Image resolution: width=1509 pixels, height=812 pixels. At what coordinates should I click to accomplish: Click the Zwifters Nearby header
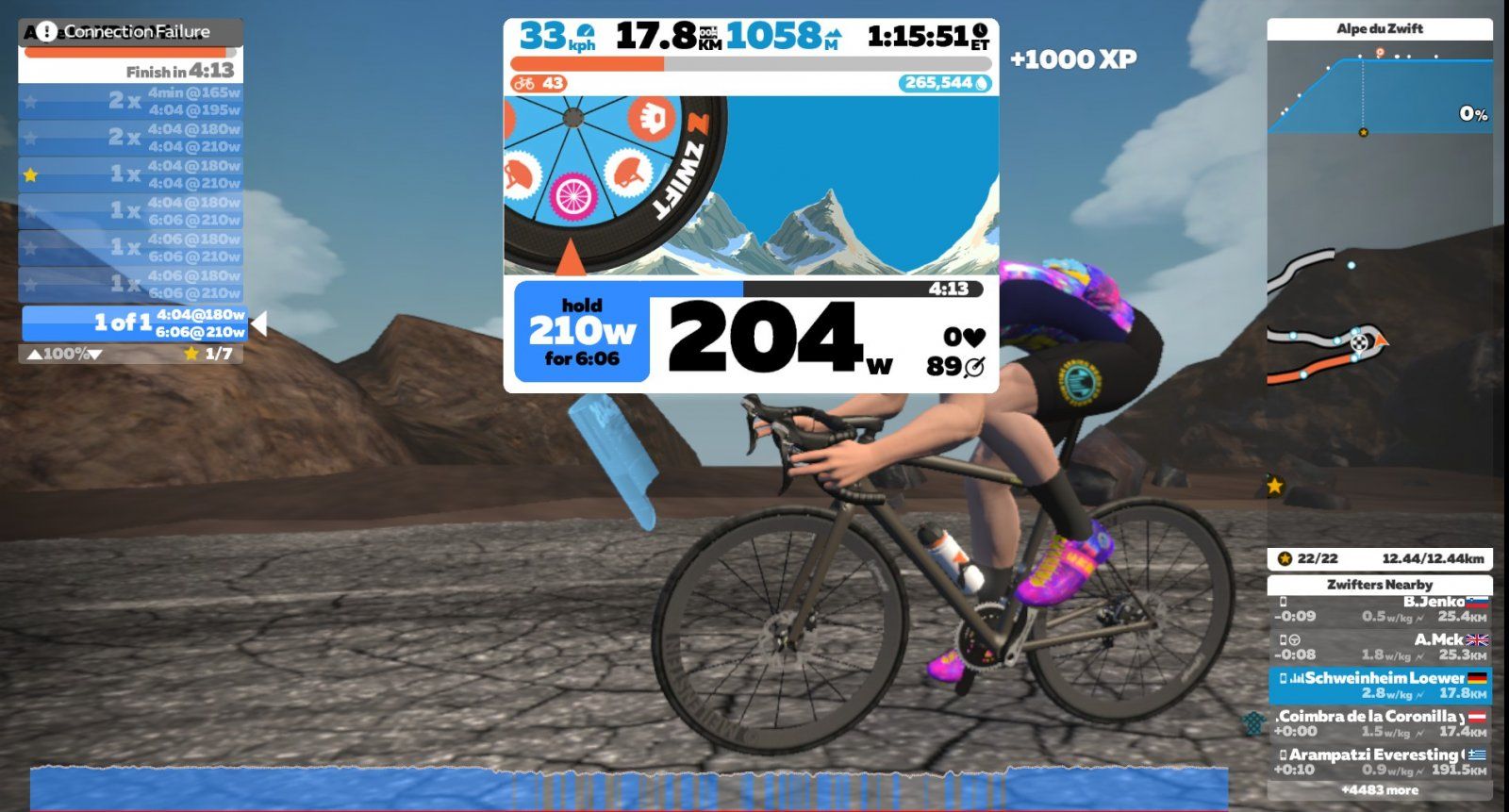coord(1380,585)
